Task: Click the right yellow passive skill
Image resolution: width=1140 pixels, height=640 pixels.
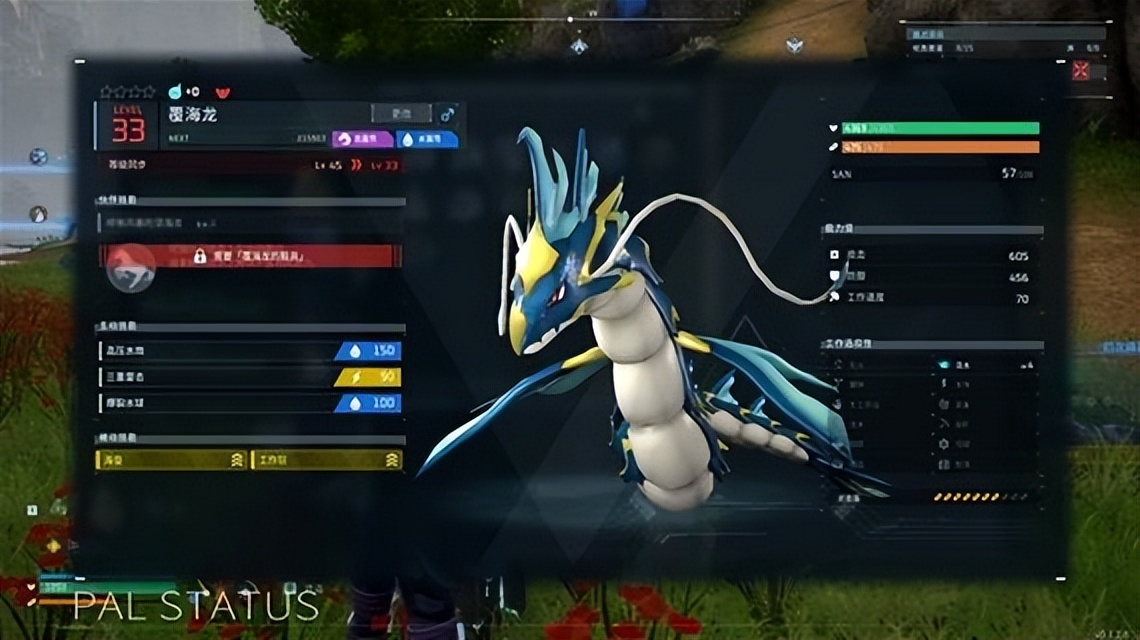Action: point(326,460)
